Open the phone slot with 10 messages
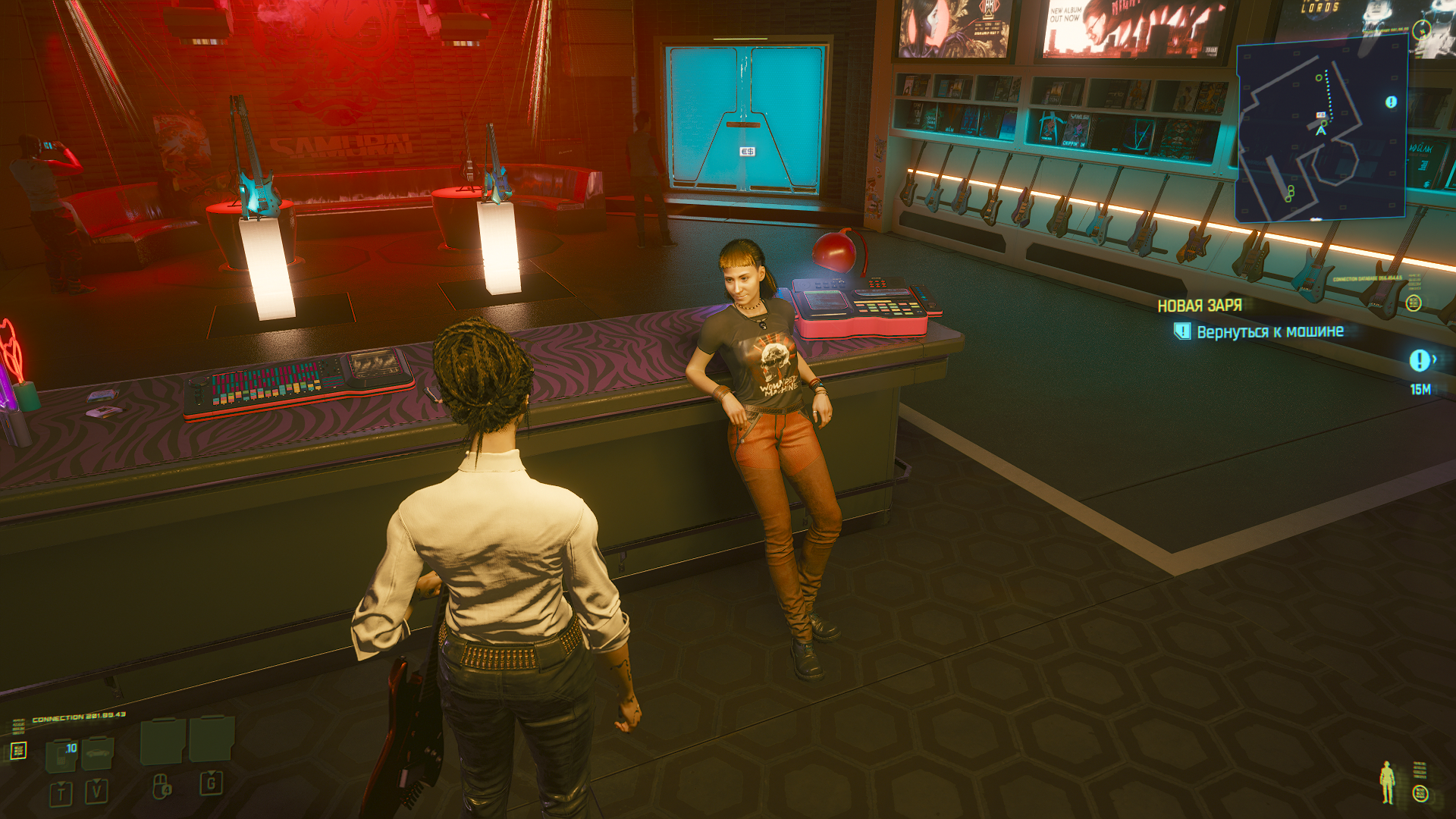The height and width of the screenshot is (819, 1456). (62, 755)
